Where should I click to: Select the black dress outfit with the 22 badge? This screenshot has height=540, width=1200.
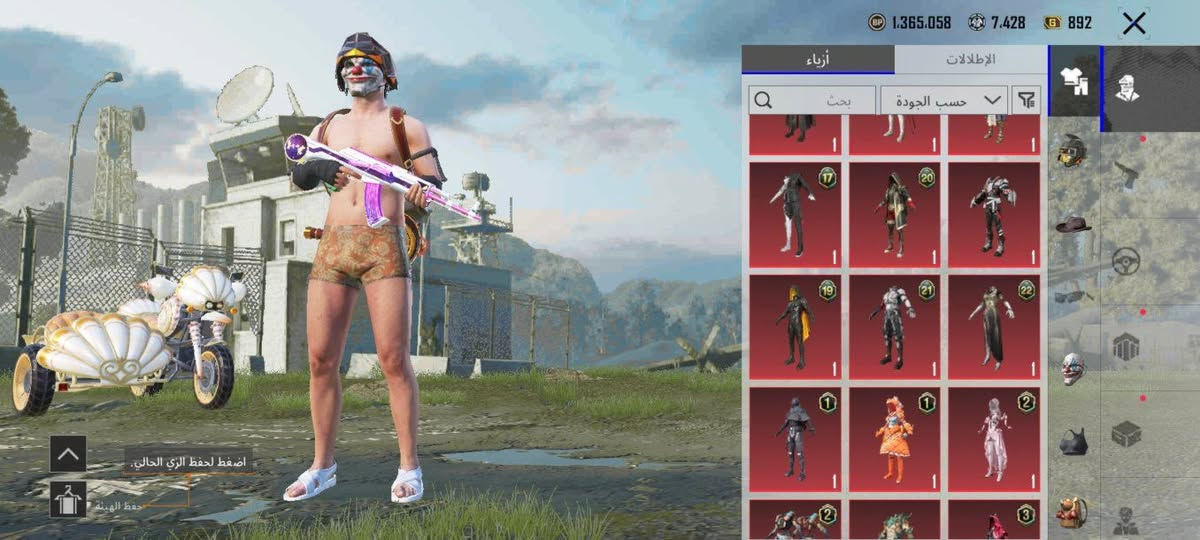(993, 328)
